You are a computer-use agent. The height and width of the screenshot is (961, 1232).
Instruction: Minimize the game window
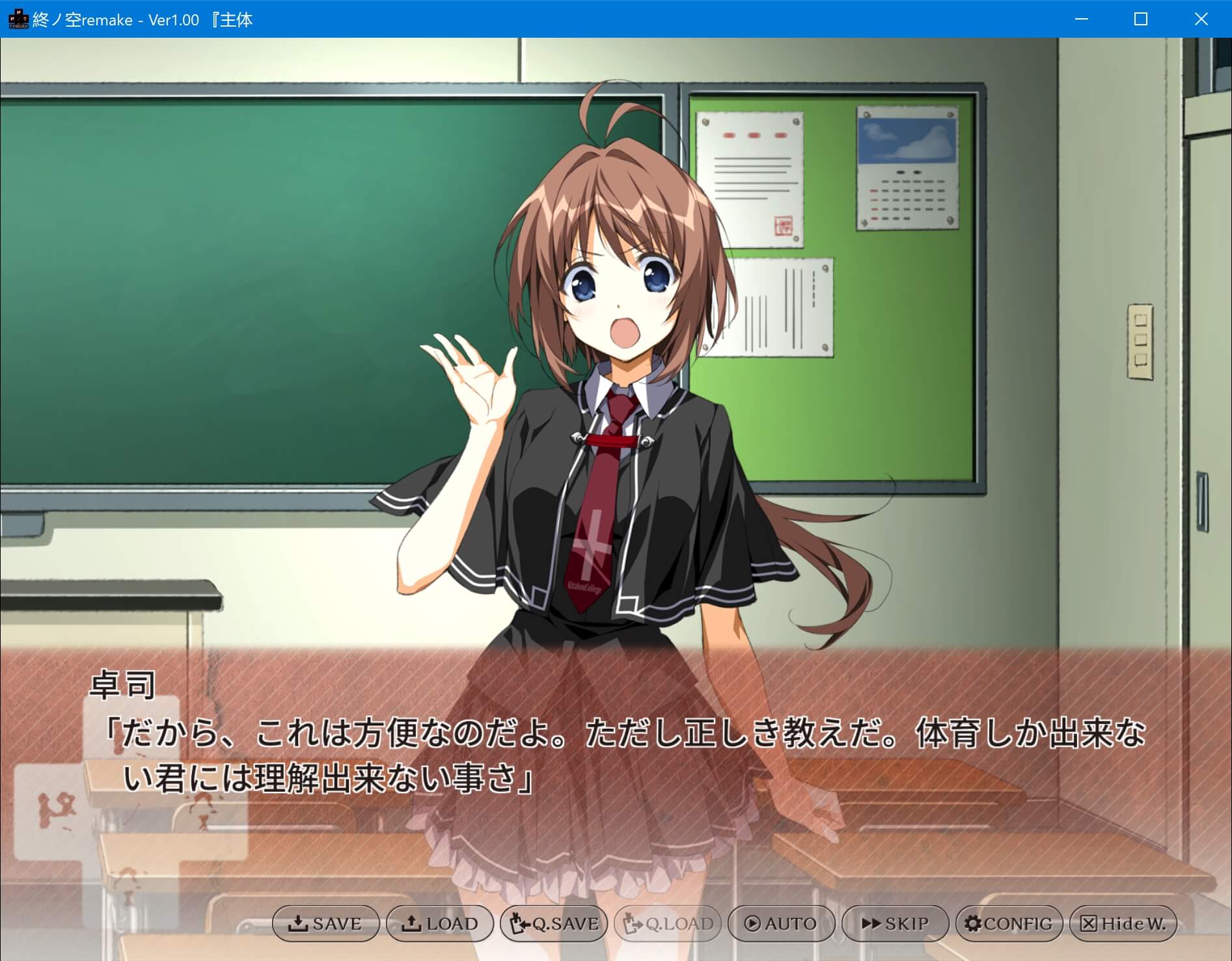(1080, 19)
